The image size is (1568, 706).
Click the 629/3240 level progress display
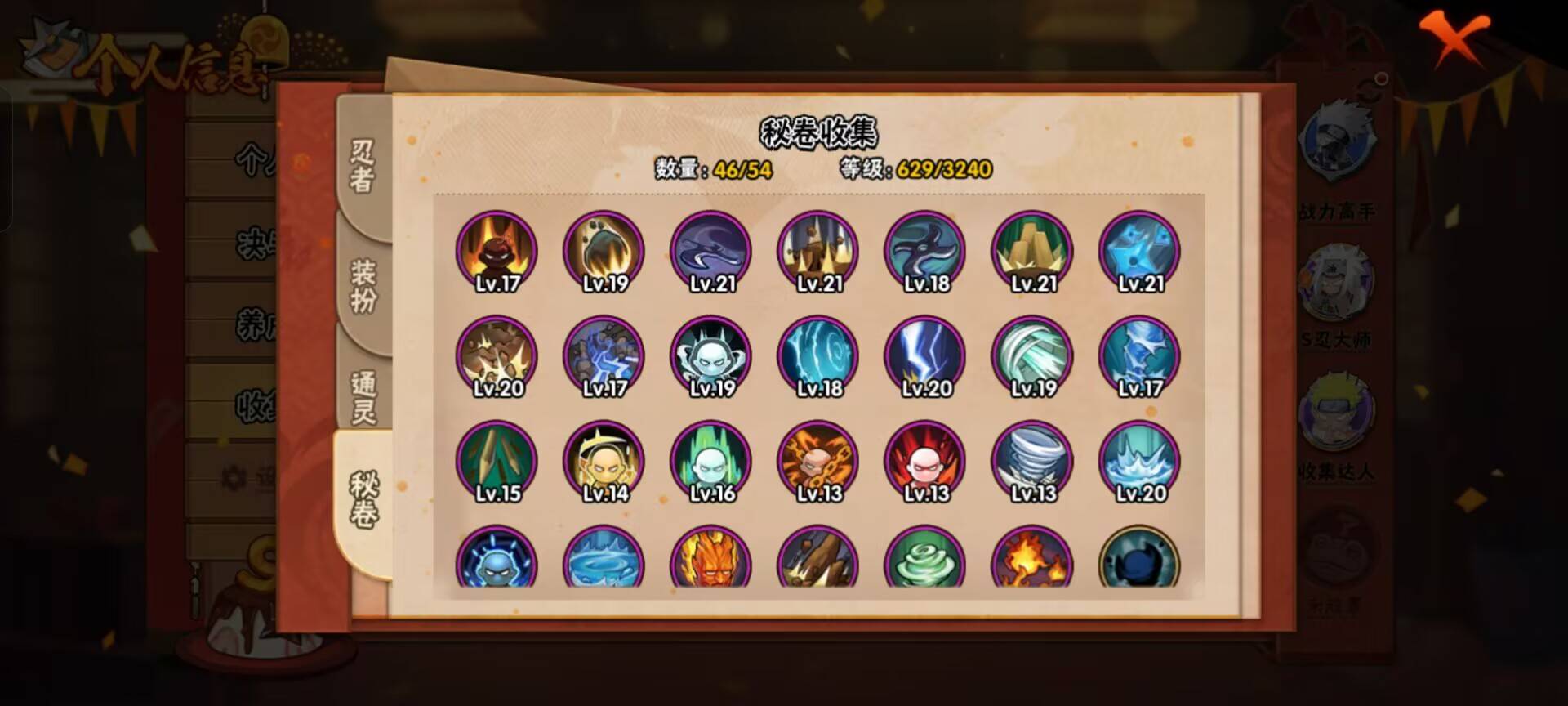tap(946, 170)
